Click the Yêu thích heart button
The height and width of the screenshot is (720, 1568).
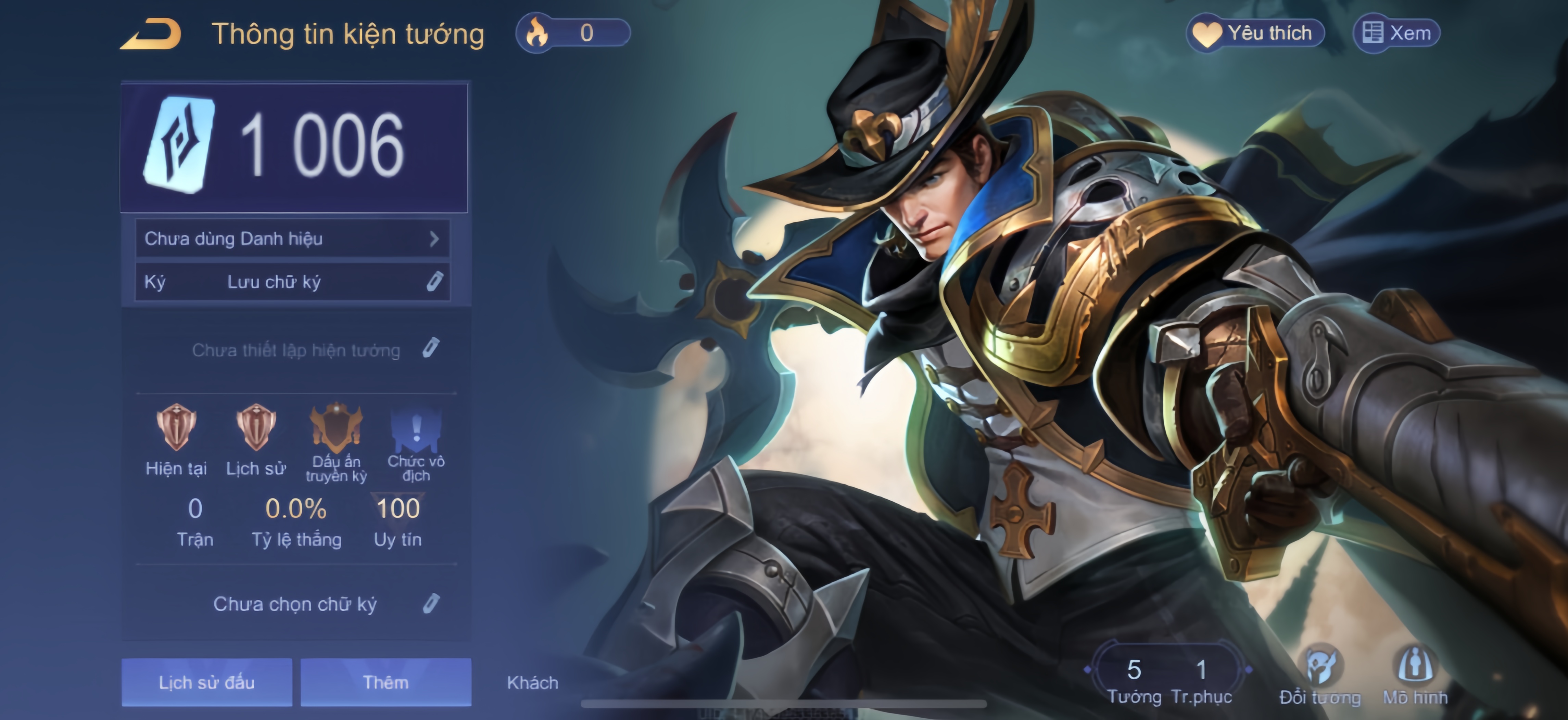click(x=1256, y=33)
